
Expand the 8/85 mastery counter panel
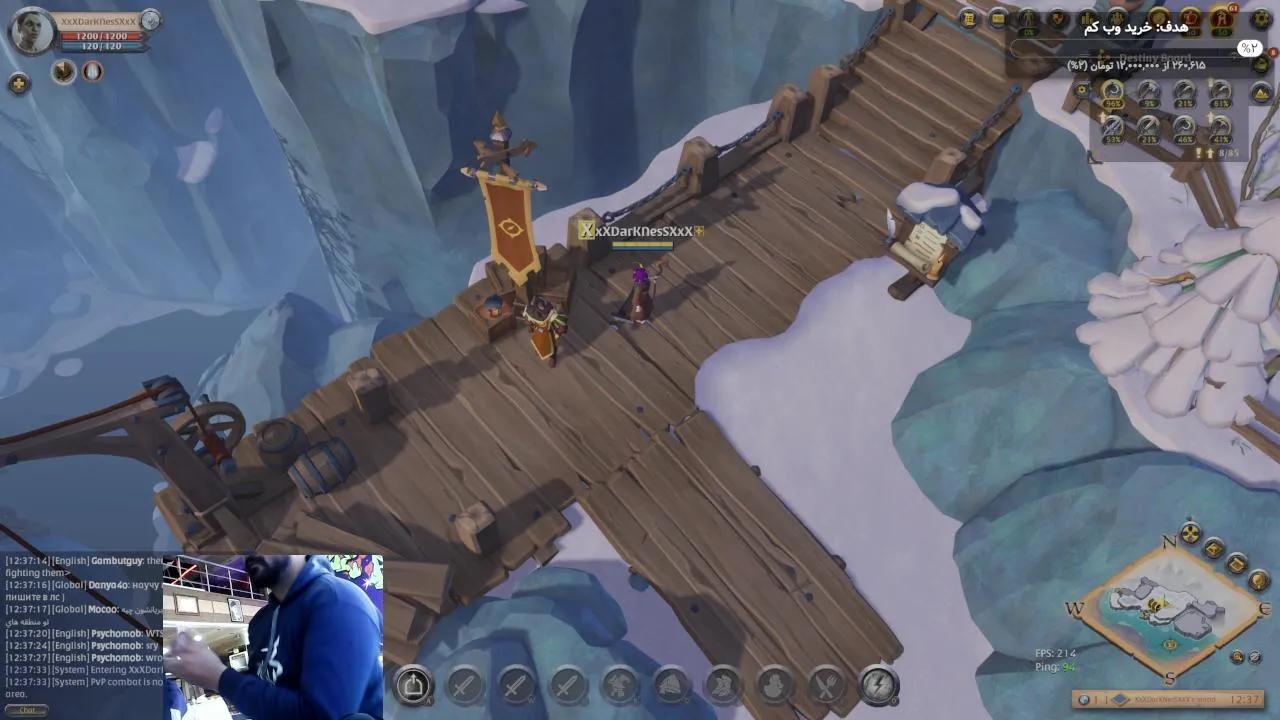[1232, 152]
